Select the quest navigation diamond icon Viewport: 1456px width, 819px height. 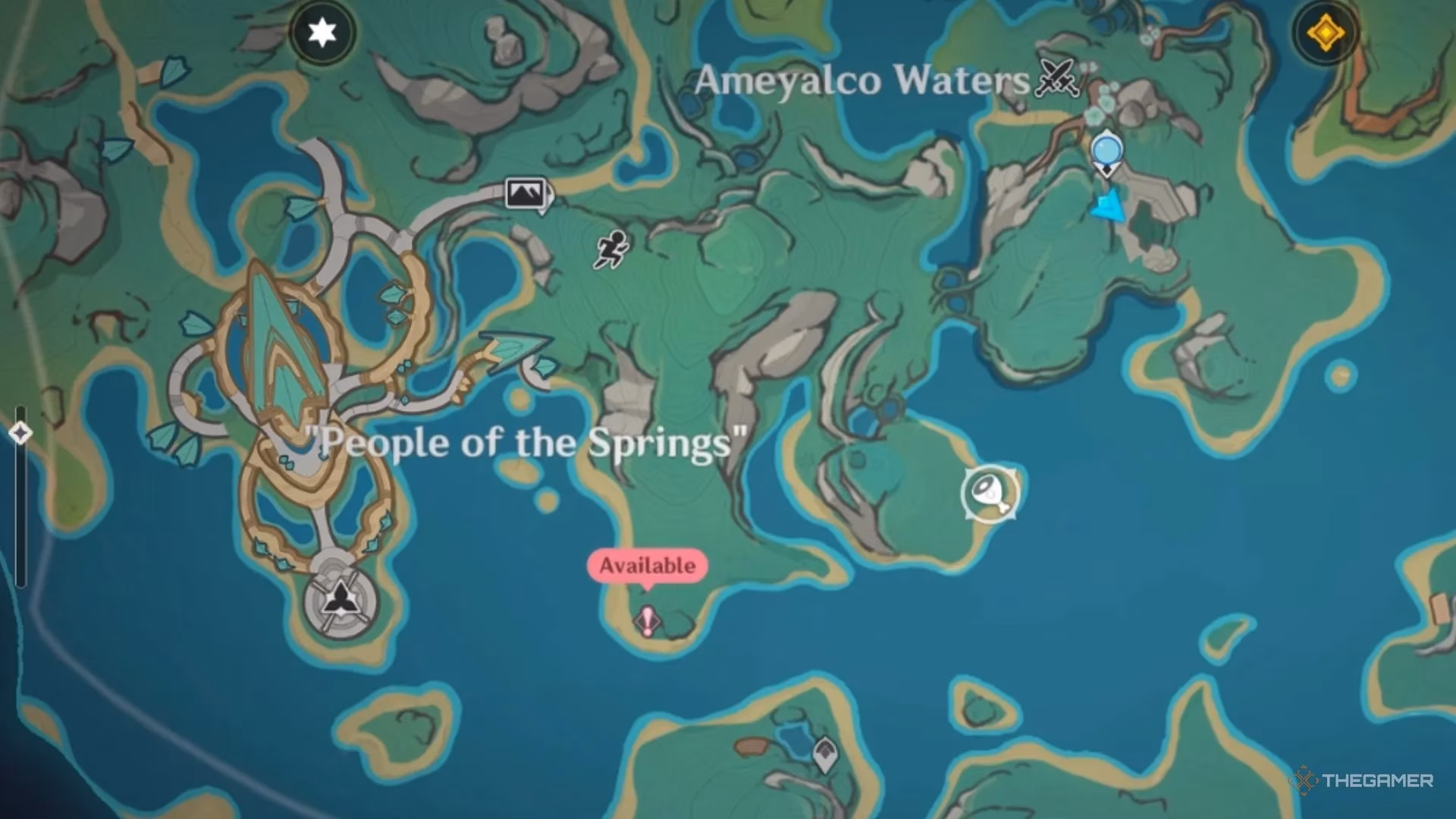pos(1326,32)
